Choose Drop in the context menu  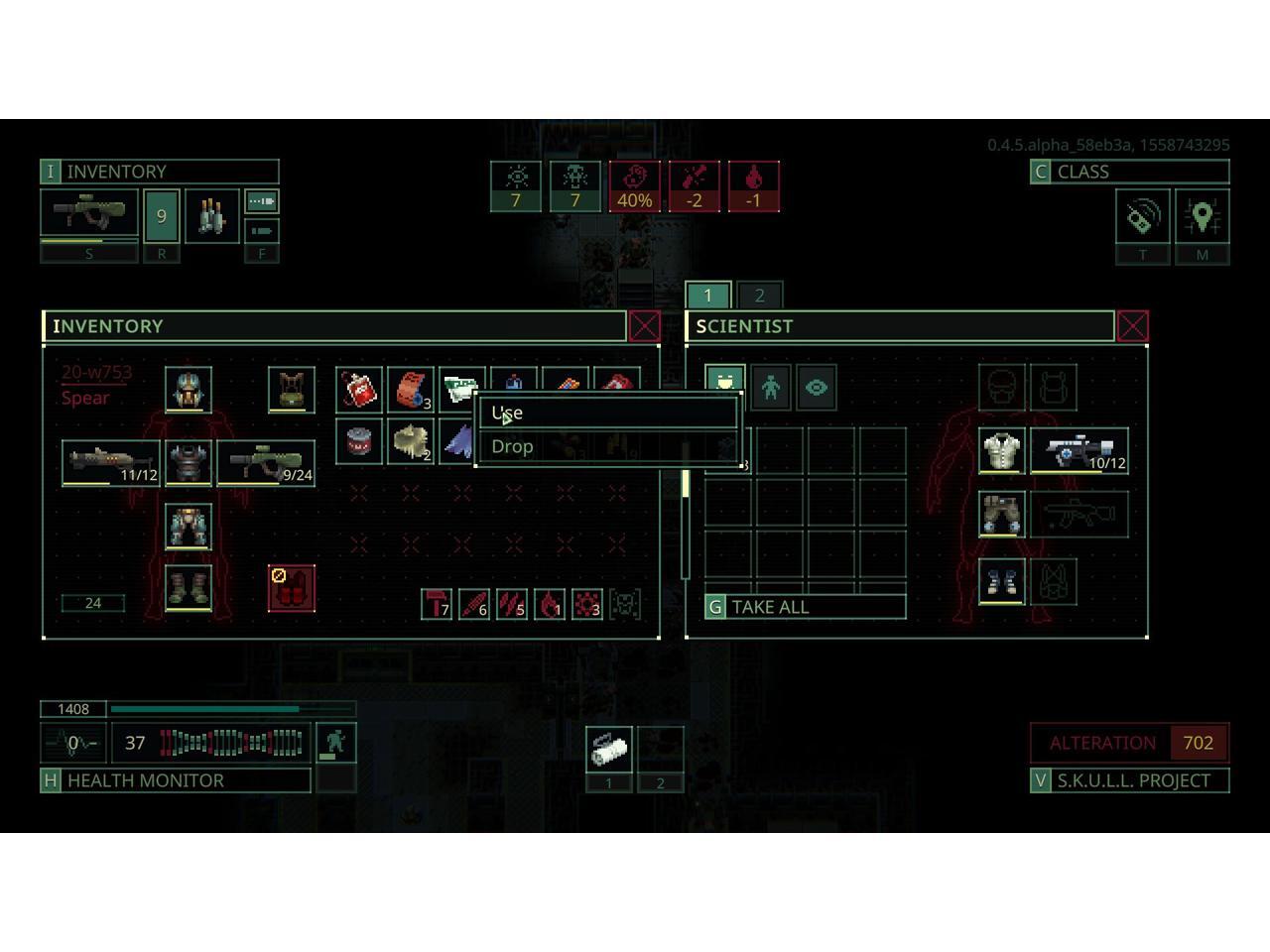coord(607,446)
